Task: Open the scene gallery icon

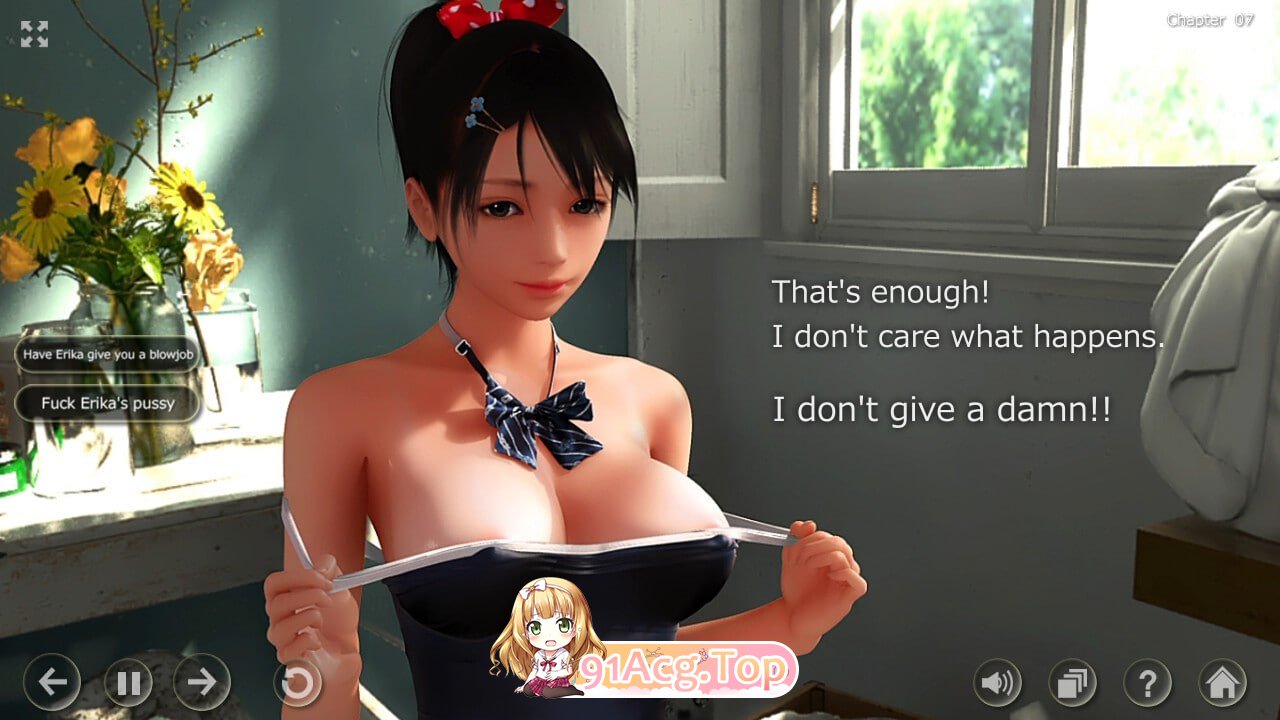Action: (1072, 683)
